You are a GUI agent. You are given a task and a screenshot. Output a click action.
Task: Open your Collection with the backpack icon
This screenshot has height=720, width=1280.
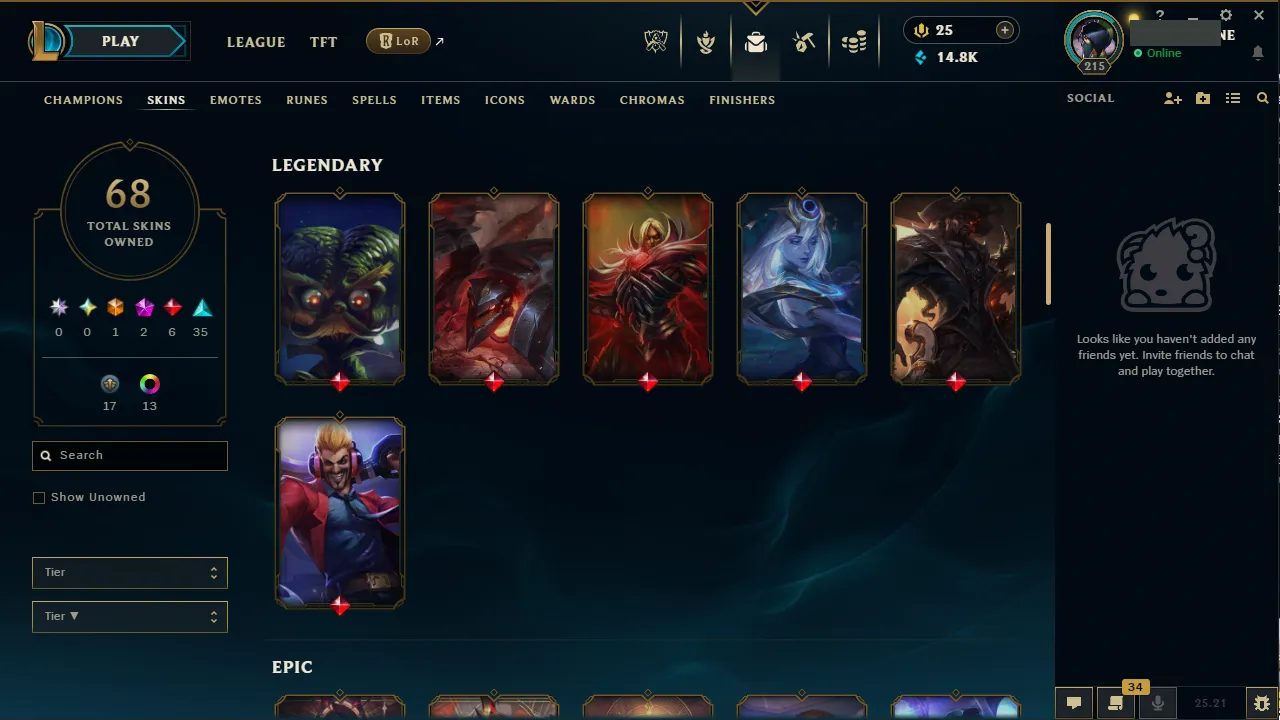click(x=756, y=42)
